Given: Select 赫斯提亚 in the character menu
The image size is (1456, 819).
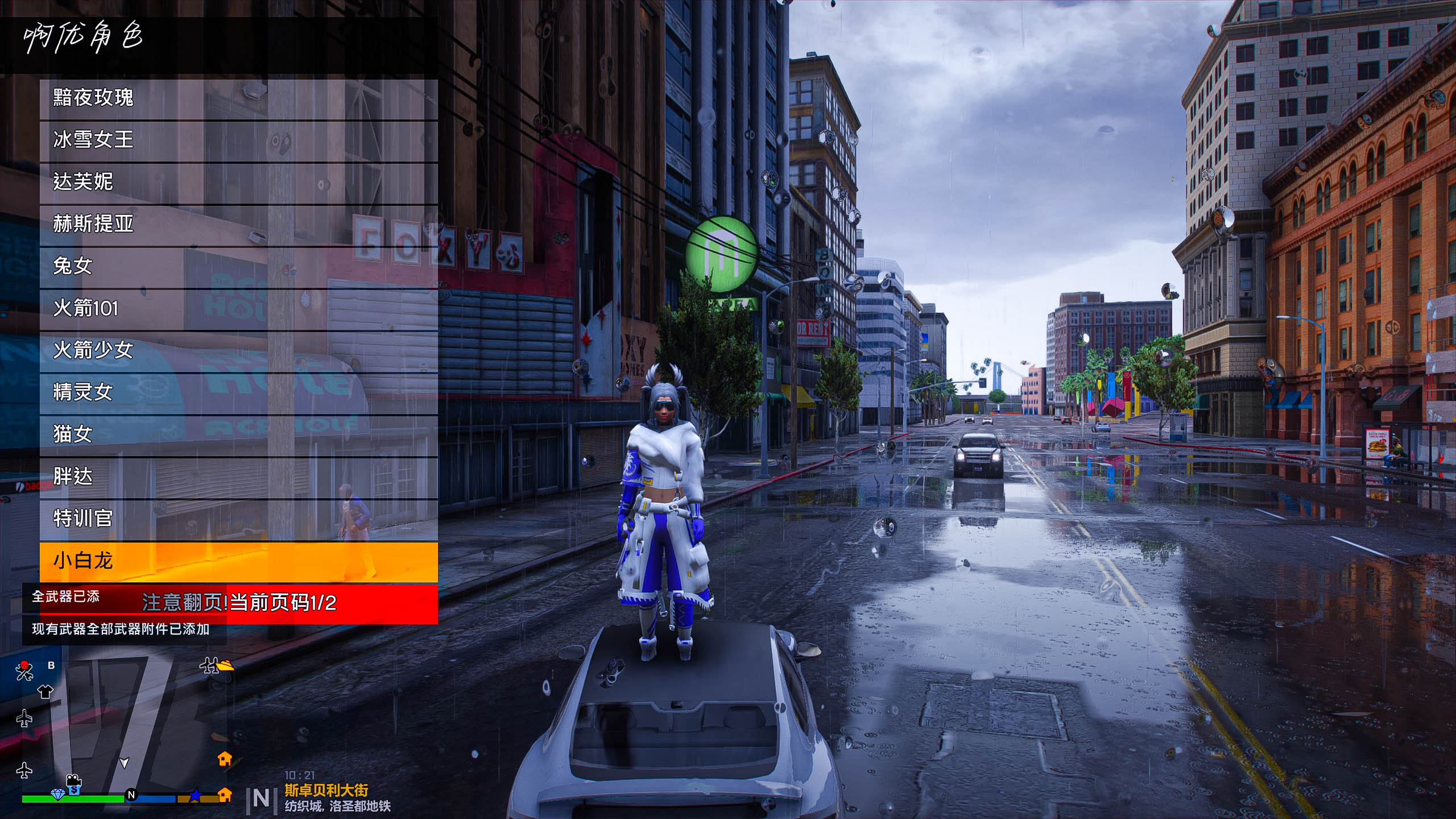Looking at the screenshot, I should tap(239, 224).
